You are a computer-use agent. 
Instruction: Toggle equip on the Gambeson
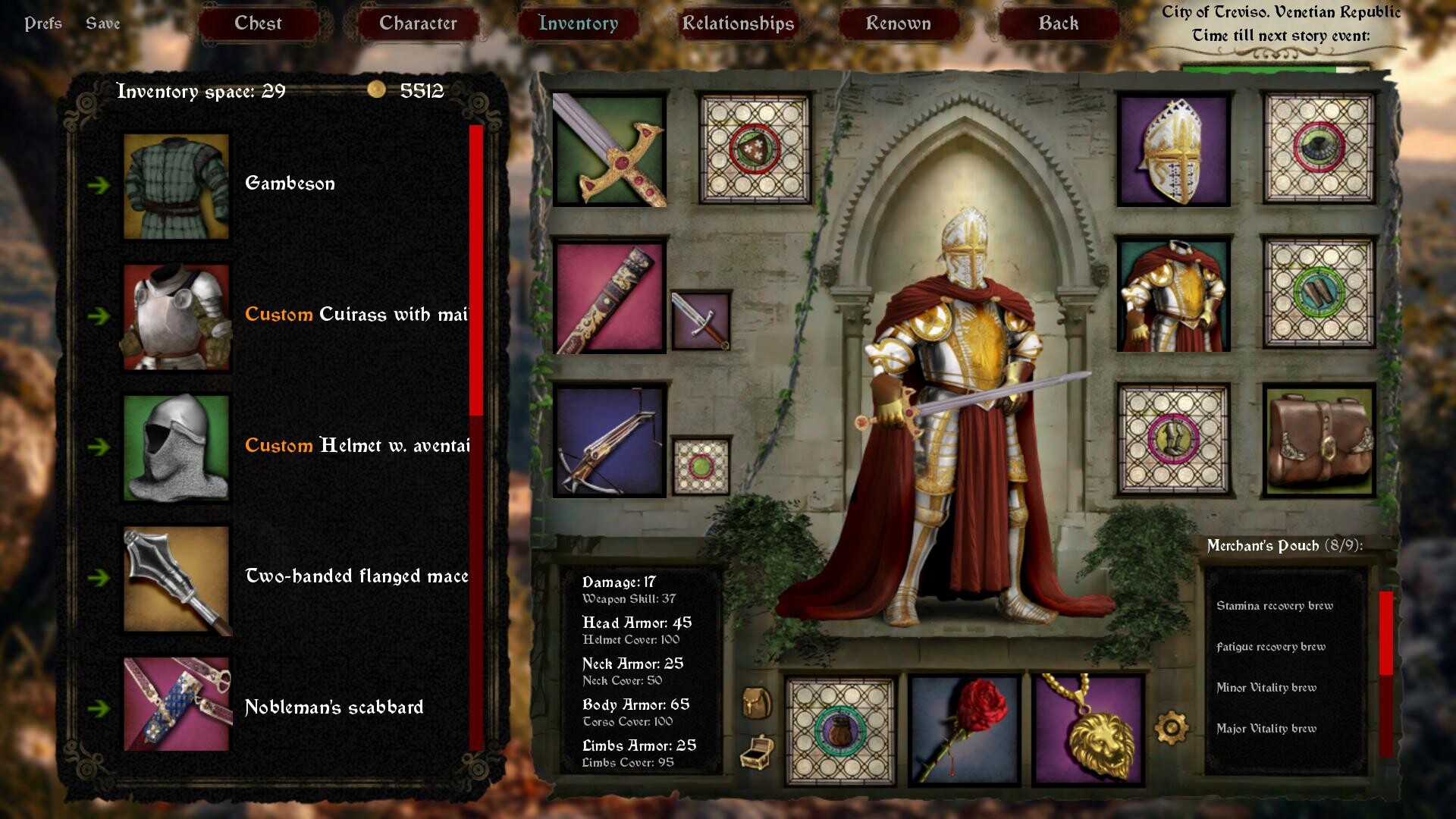point(101,184)
